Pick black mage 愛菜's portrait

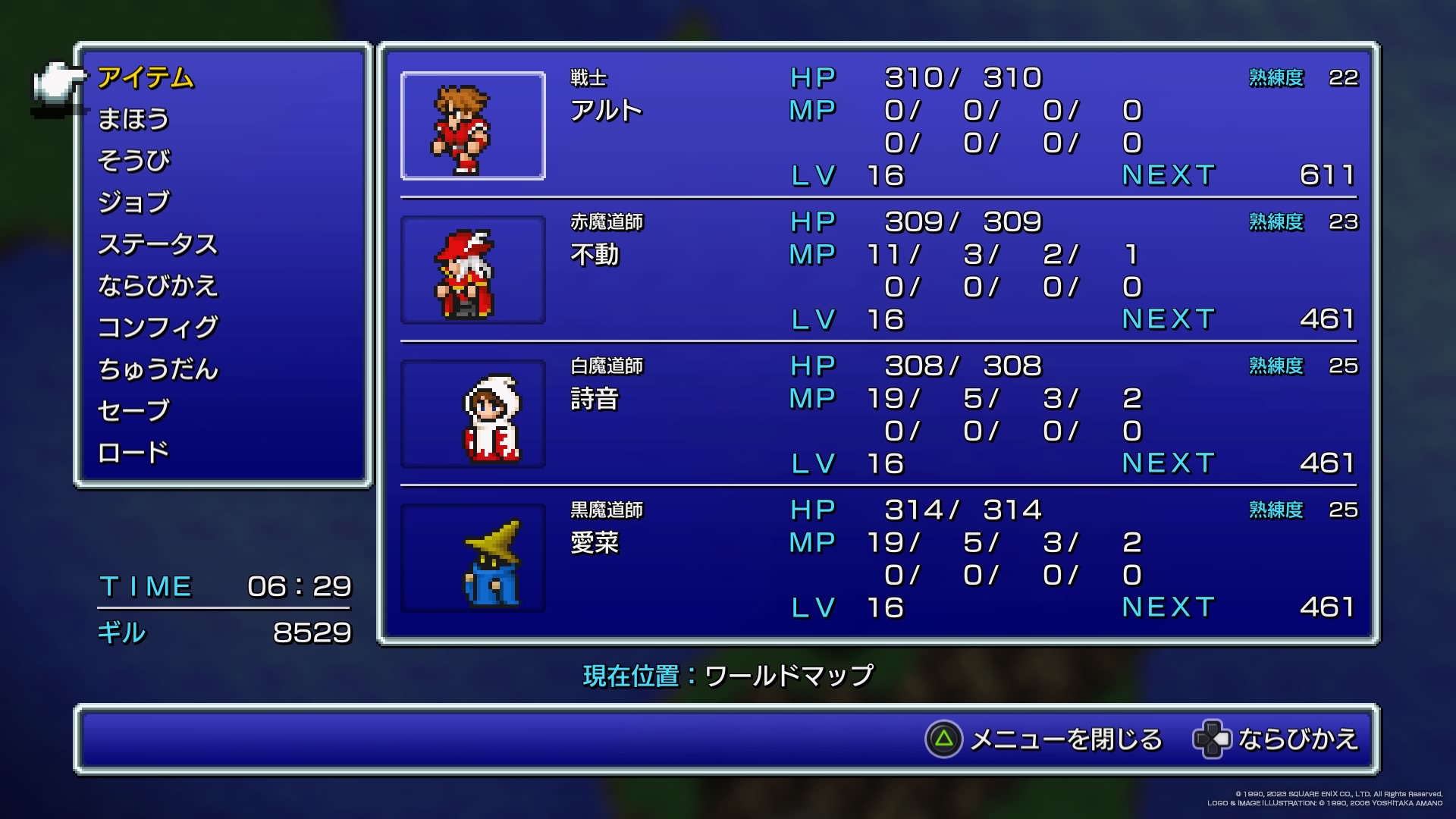(x=473, y=559)
